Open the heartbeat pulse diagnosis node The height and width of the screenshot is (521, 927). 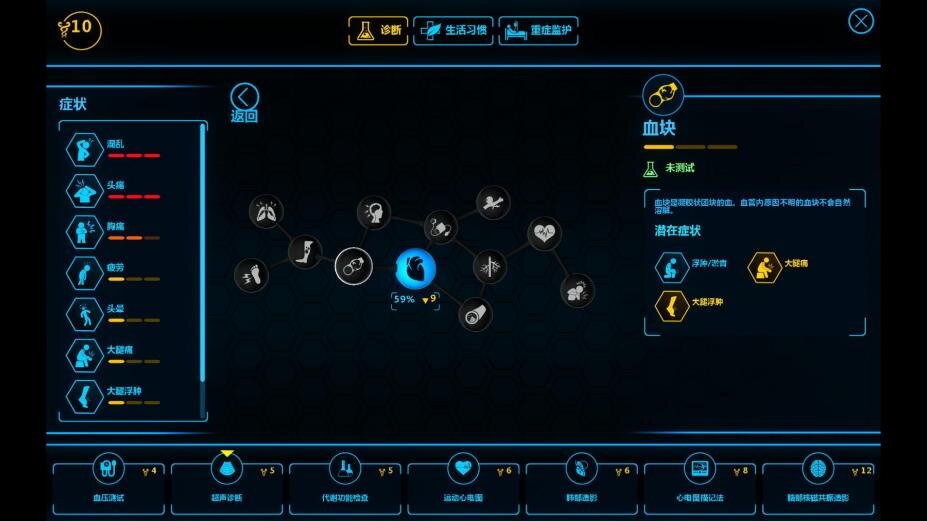[544, 234]
